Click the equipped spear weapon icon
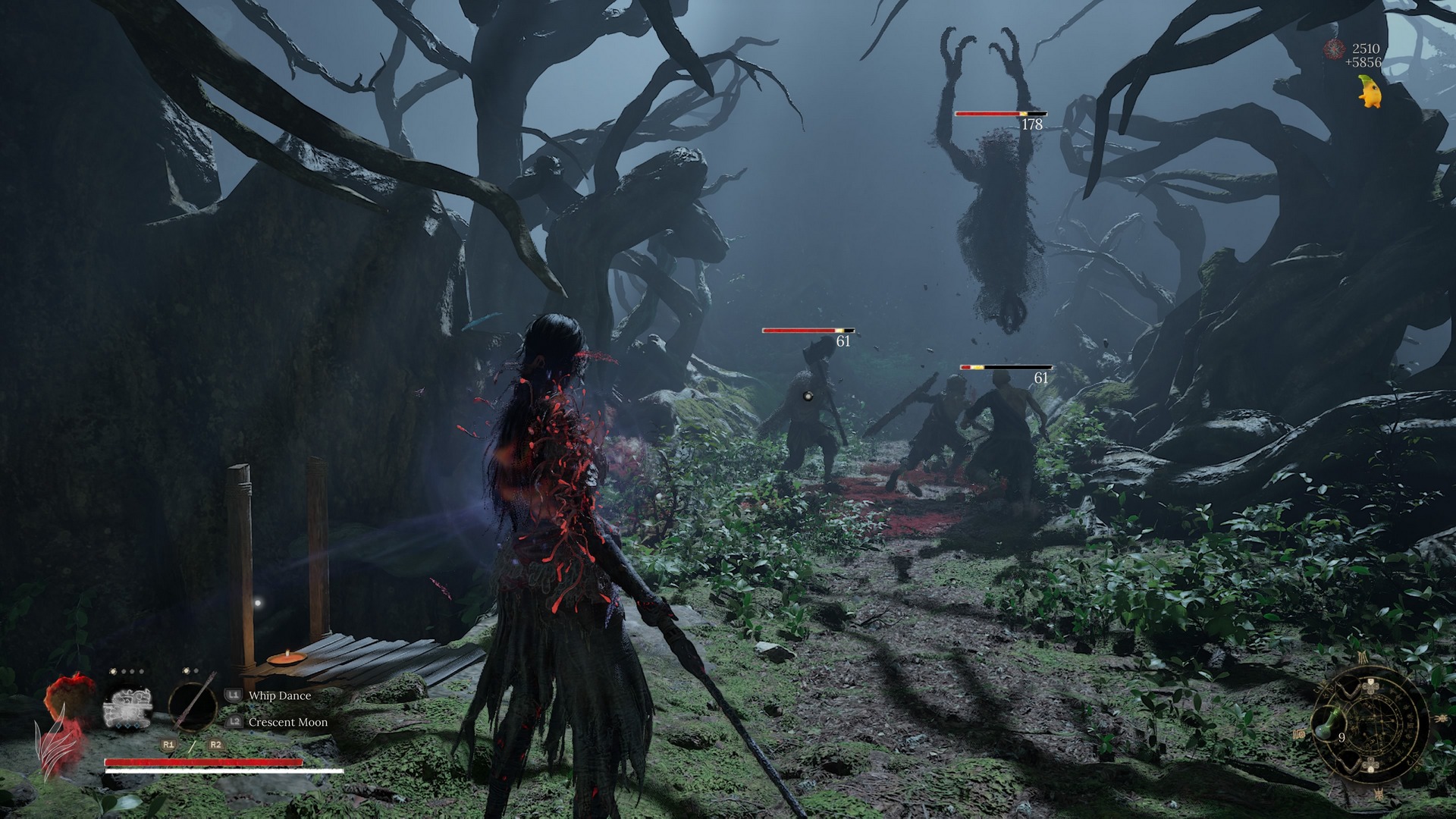Viewport: 1456px width, 819px height. click(193, 704)
